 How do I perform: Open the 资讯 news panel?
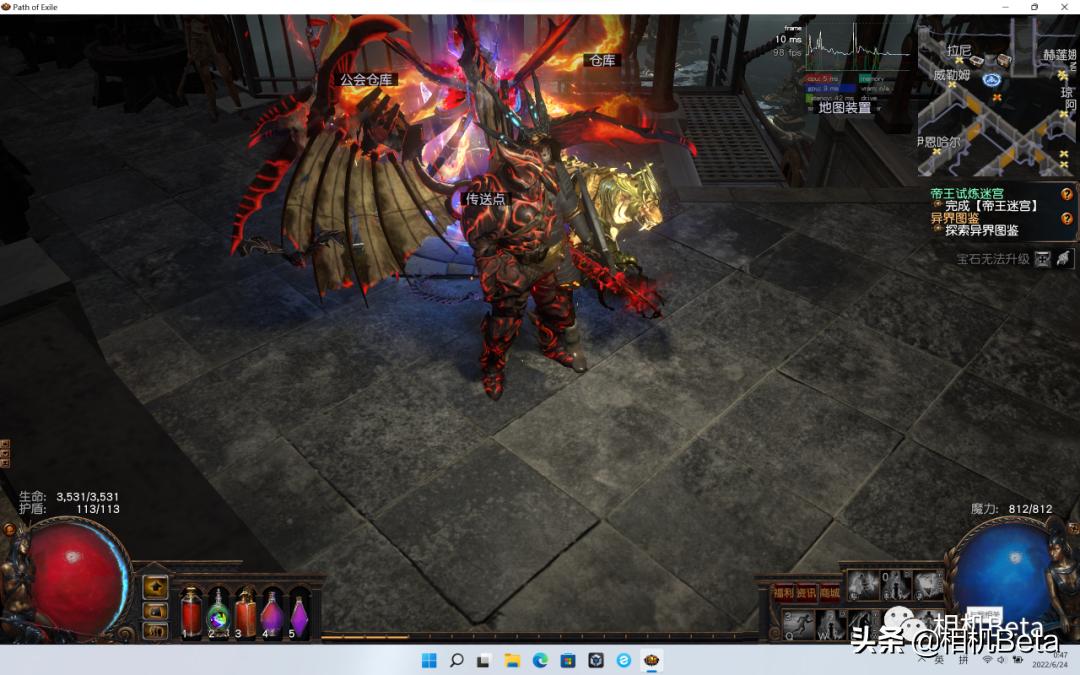[x=806, y=593]
